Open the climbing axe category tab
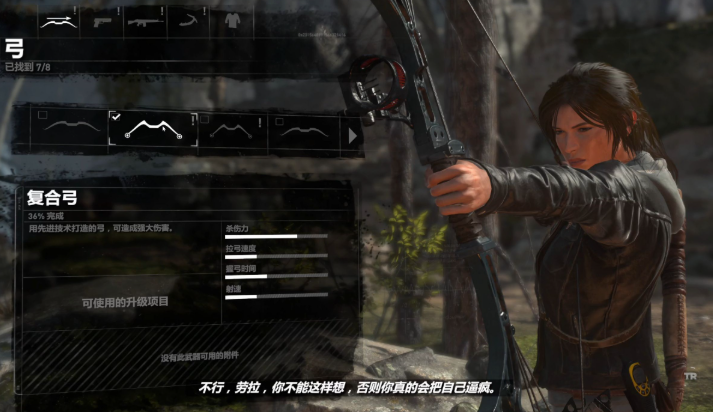 coord(187,19)
